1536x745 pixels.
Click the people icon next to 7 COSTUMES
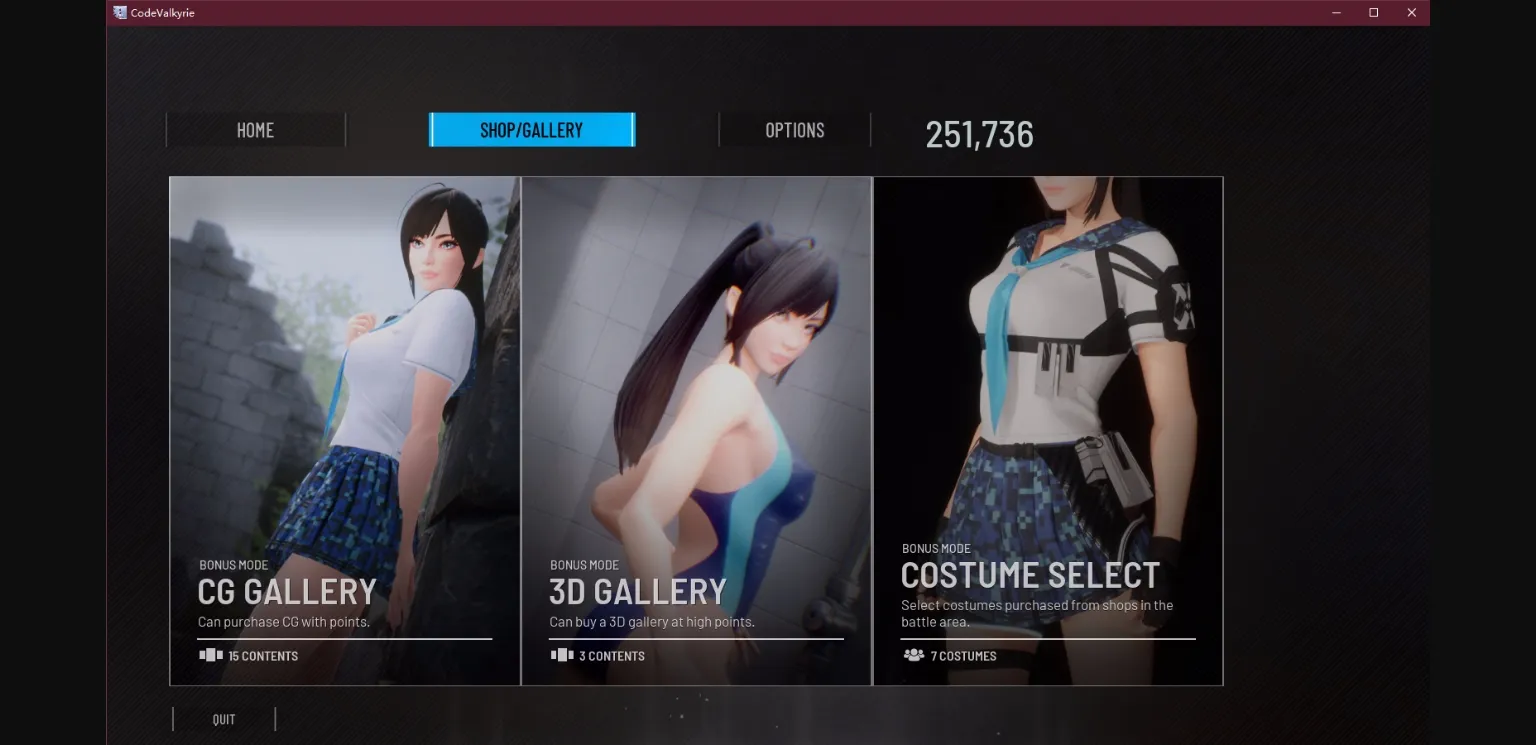[914, 656]
